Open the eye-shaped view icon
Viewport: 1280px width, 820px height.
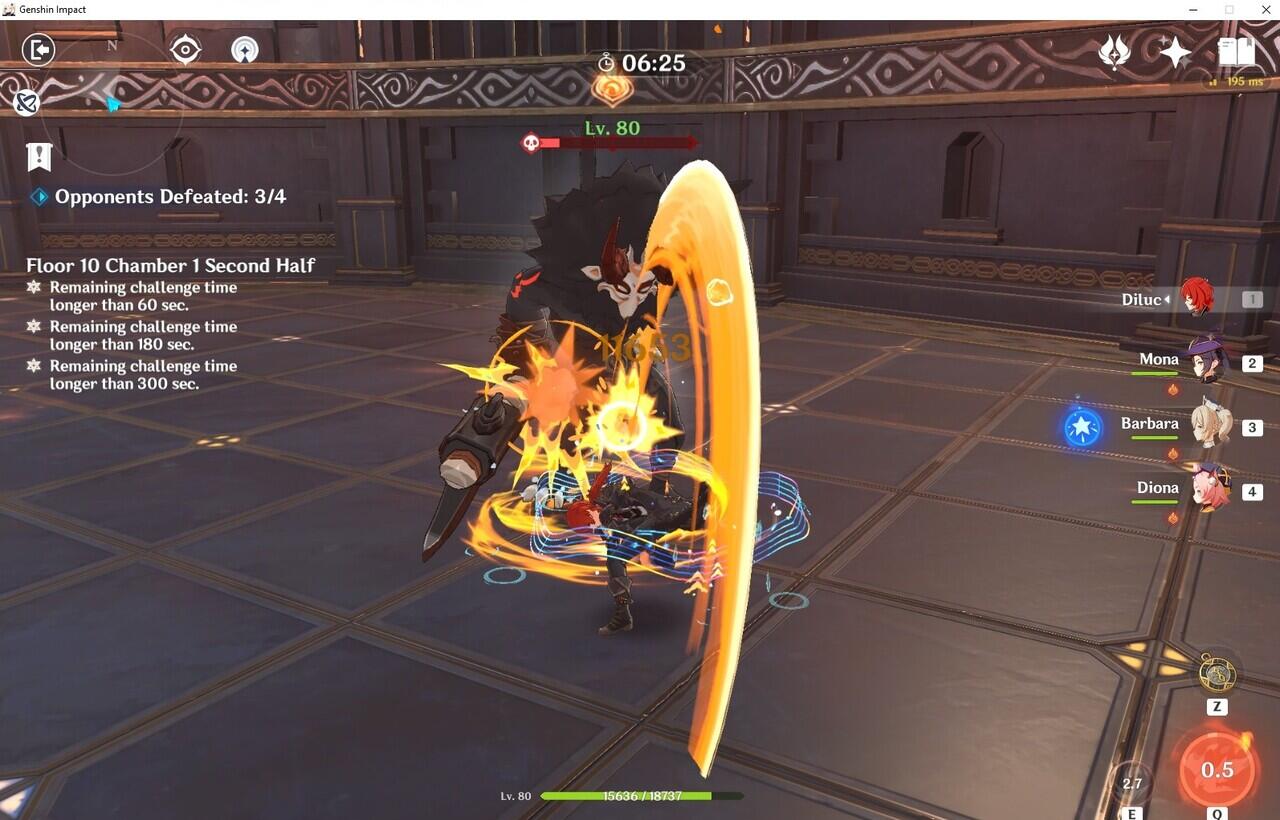pos(185,49)
